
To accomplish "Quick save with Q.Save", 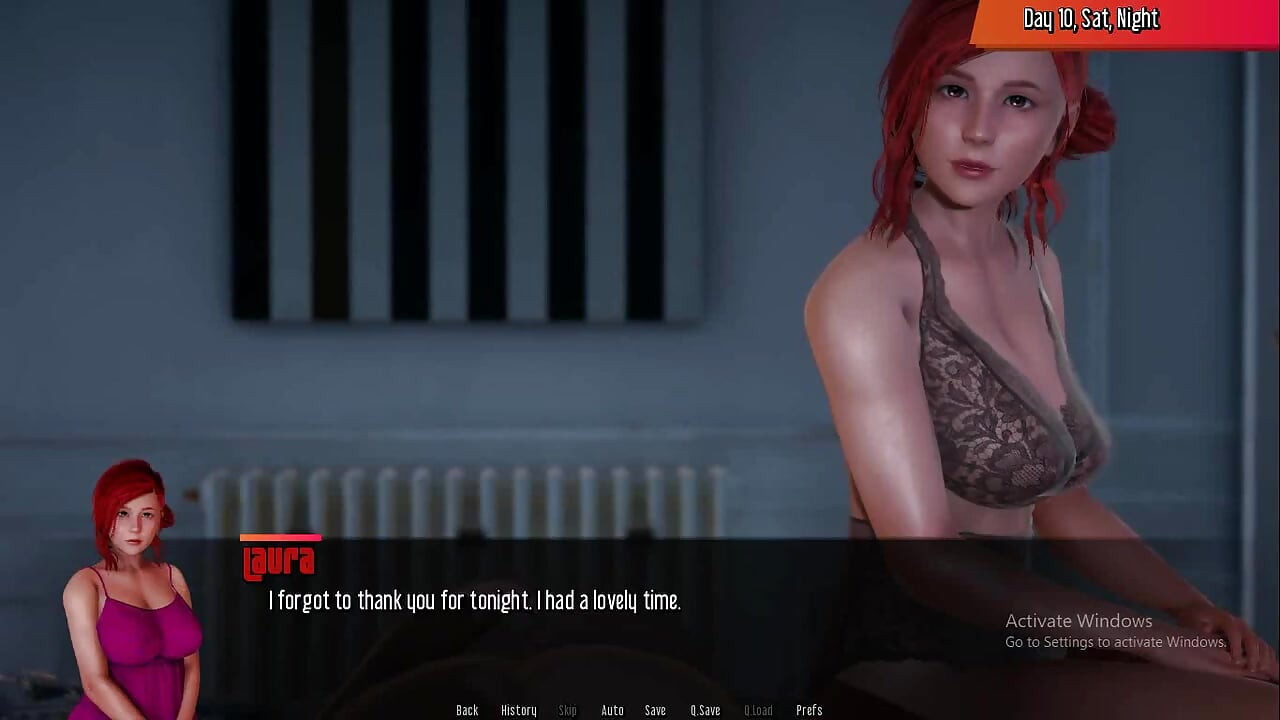I will pyautogui.click(x=705, y=710).
